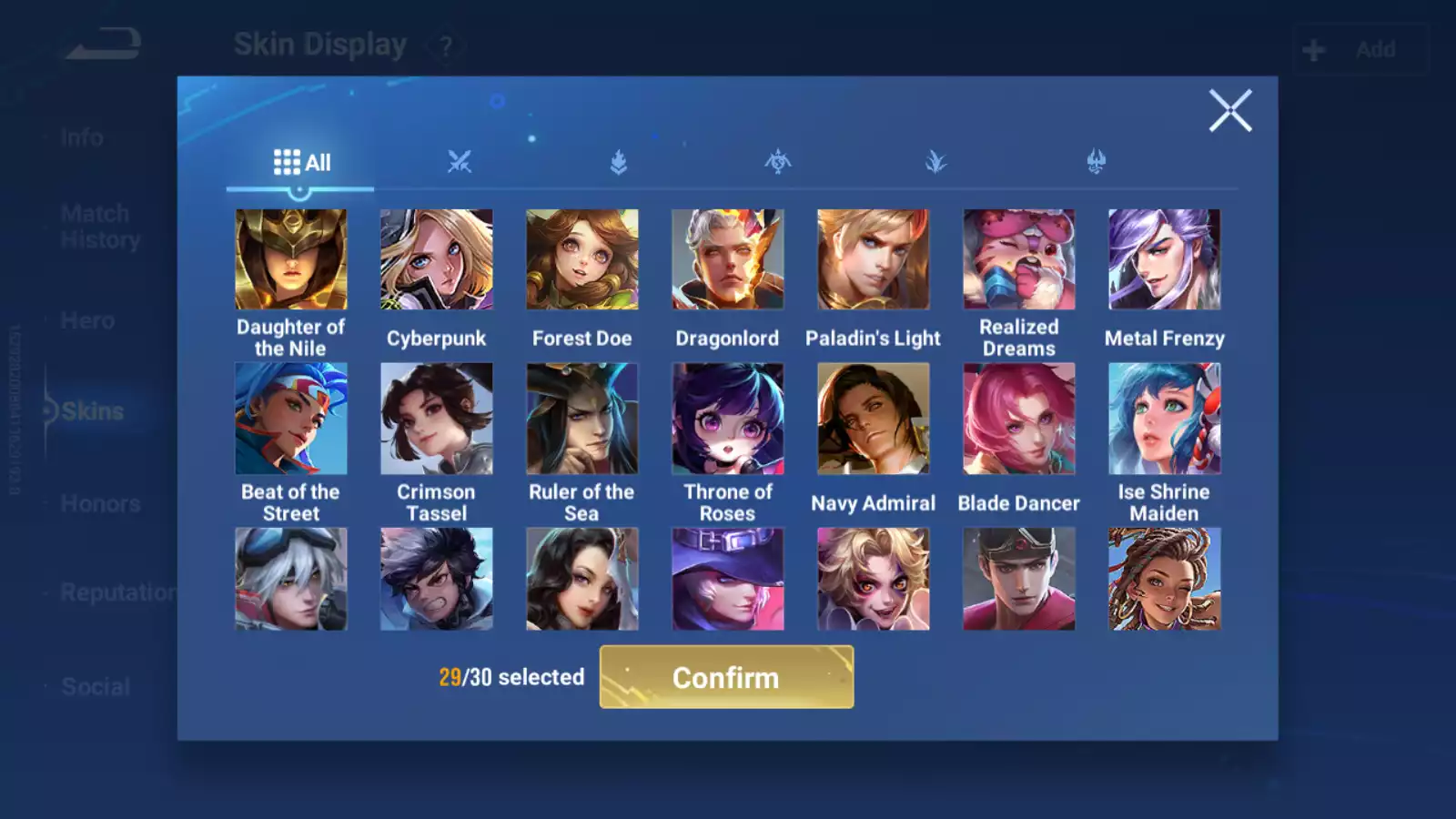This screenshot has width=1456, height=819.
Task: Confirm the skin selection
Action: [x=726, y=677]
